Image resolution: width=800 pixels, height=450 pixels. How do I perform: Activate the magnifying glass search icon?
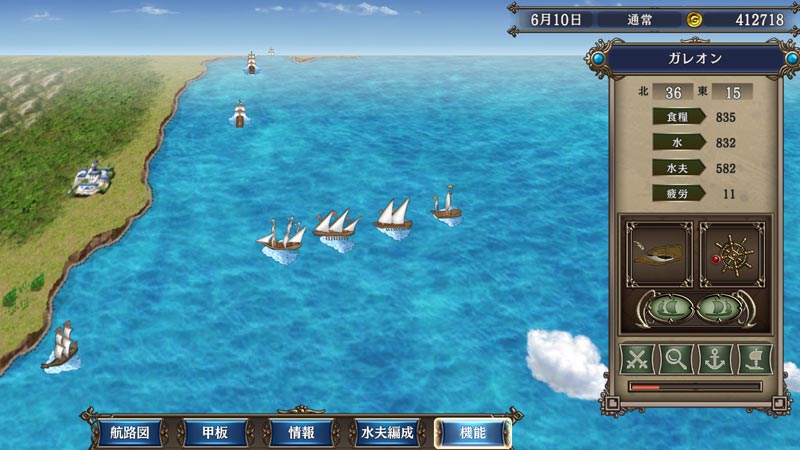click(x=676, y=358)
